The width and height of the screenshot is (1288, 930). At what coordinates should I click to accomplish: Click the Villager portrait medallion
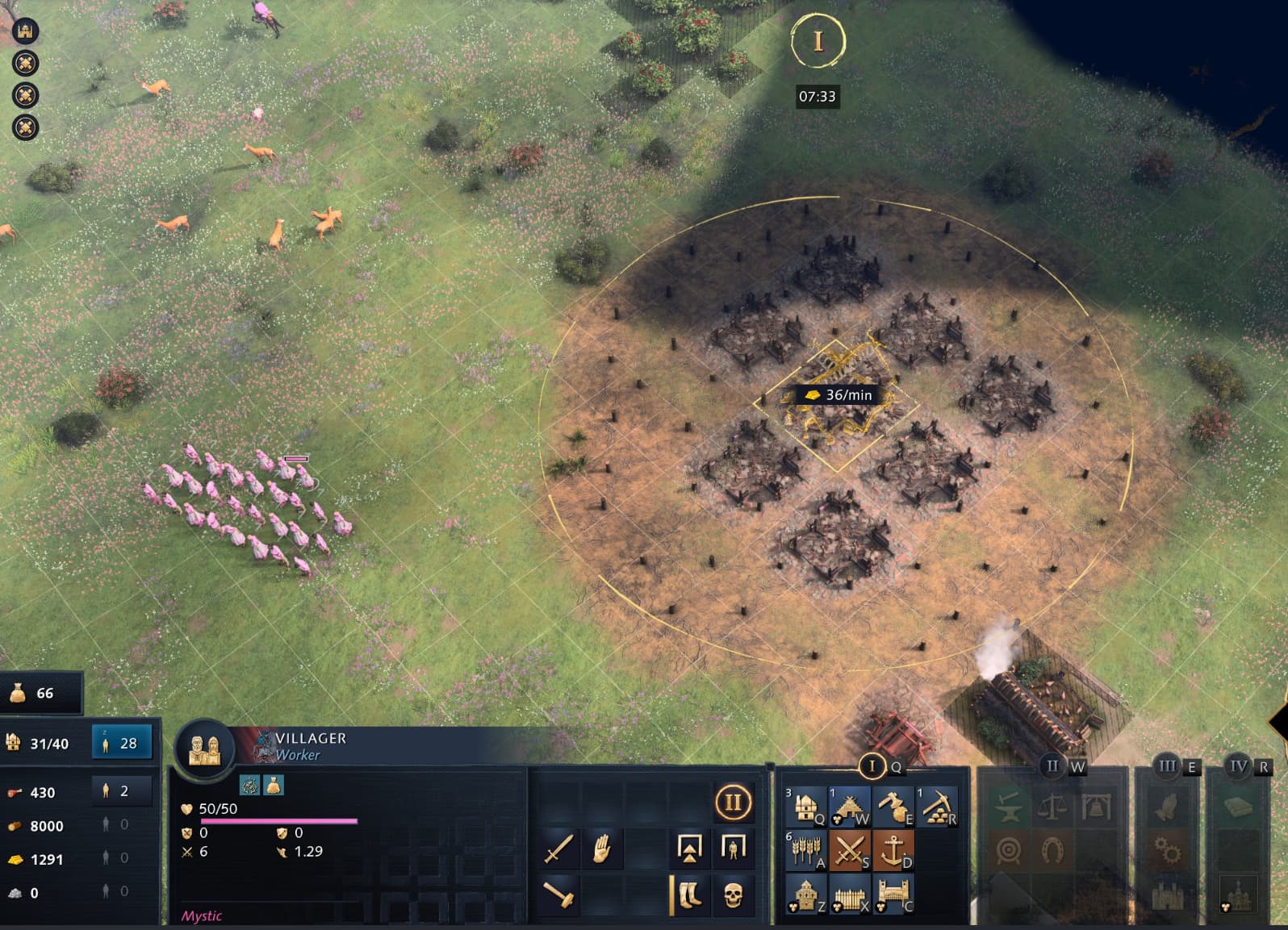click(204, 749)
